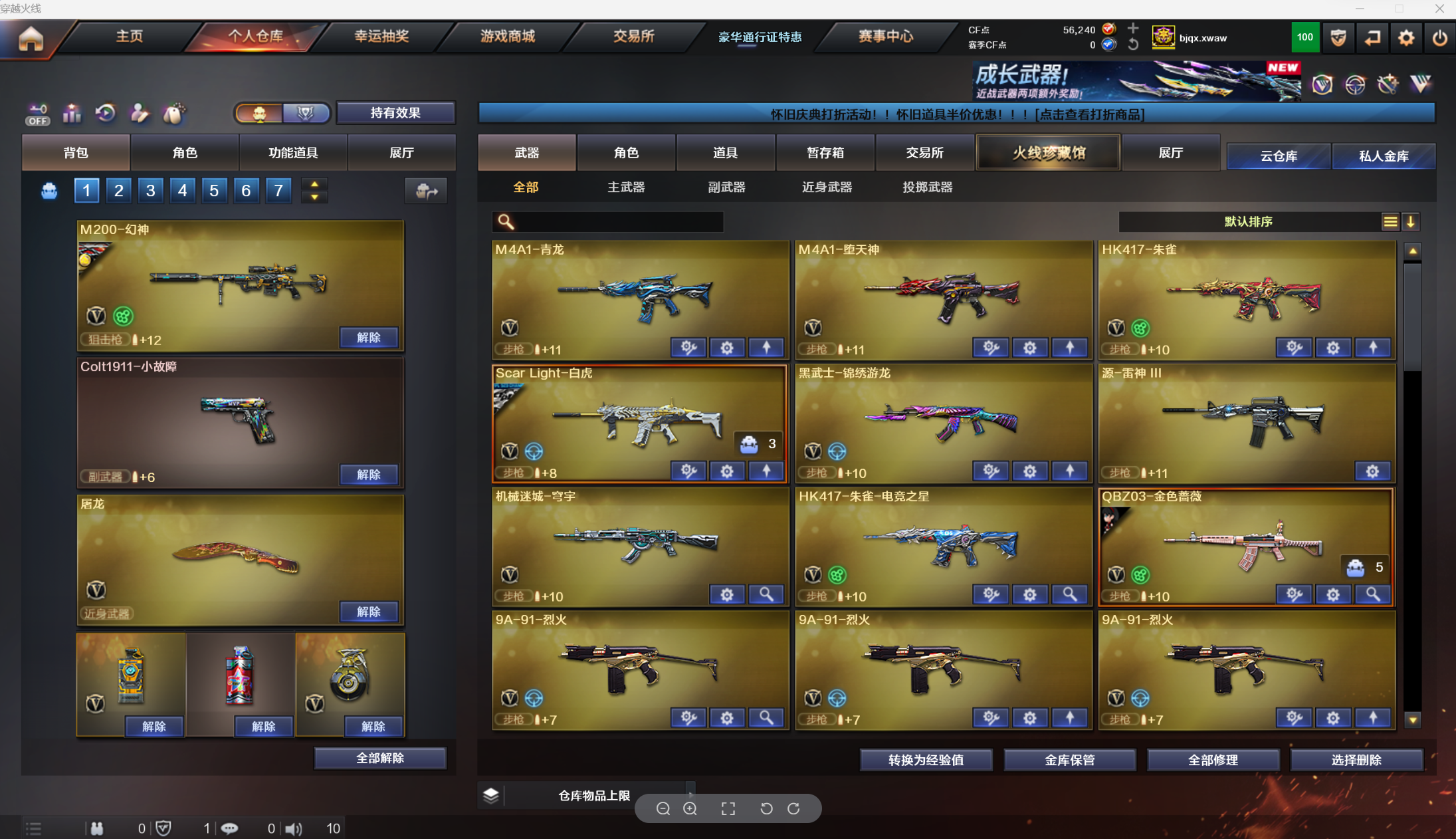Viewport: 1456px width, 839px height.
Task: Filter warehouse by 主武器 primary weapons
Action: pyautogui.click(x=626, y=187)
